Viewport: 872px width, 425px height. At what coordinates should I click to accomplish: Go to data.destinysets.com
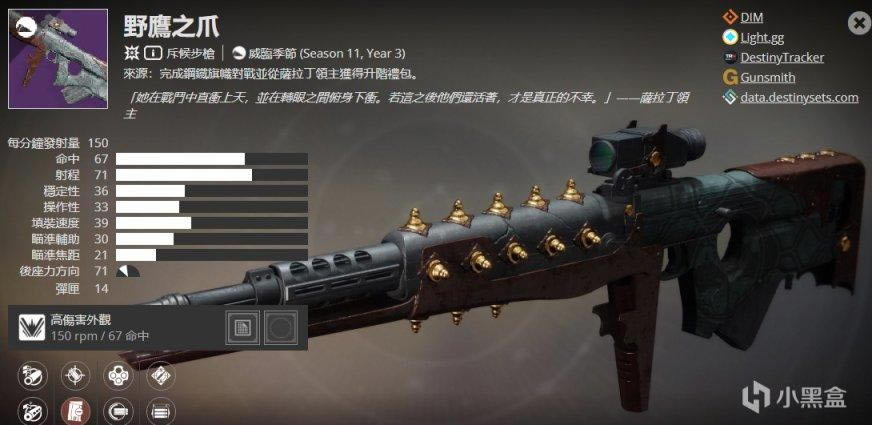click(798, 97)
